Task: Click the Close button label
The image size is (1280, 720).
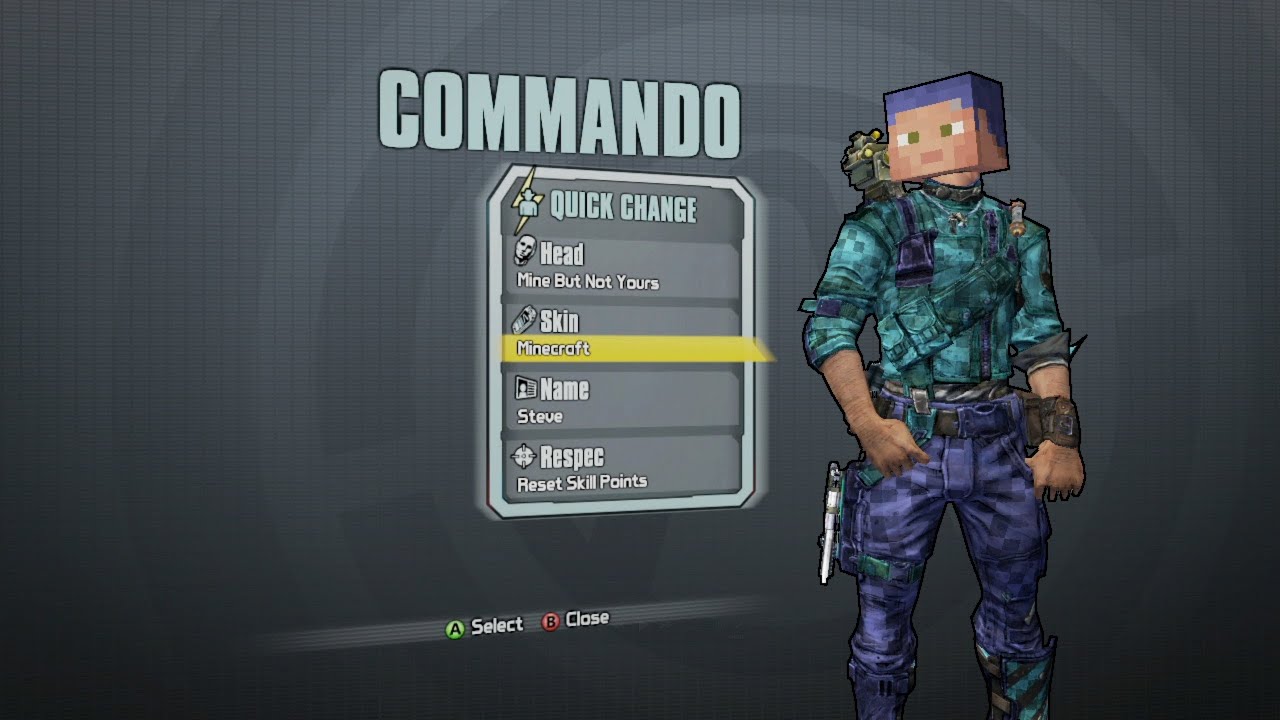Action: coord(588,618)
